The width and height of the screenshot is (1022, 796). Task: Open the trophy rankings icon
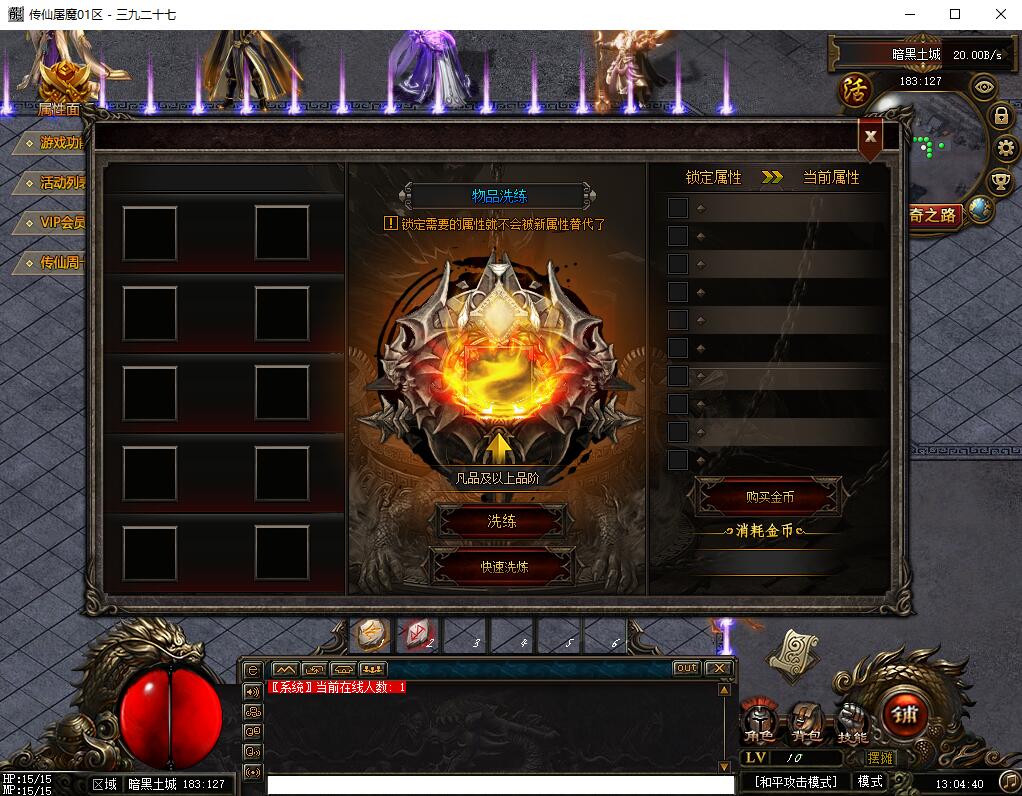tap(999, 182)
